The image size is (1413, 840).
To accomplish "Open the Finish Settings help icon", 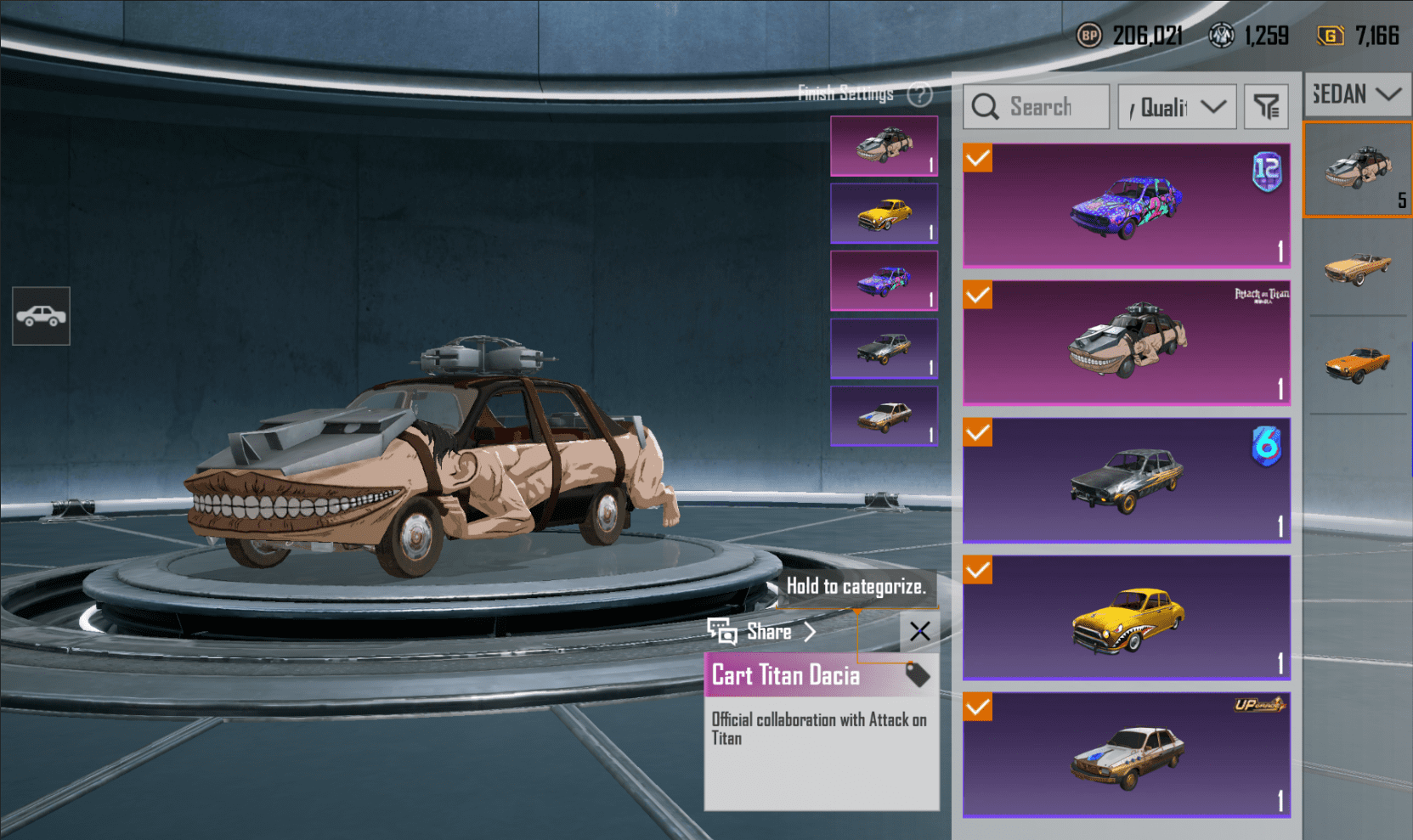I will (x=919, y=94).
